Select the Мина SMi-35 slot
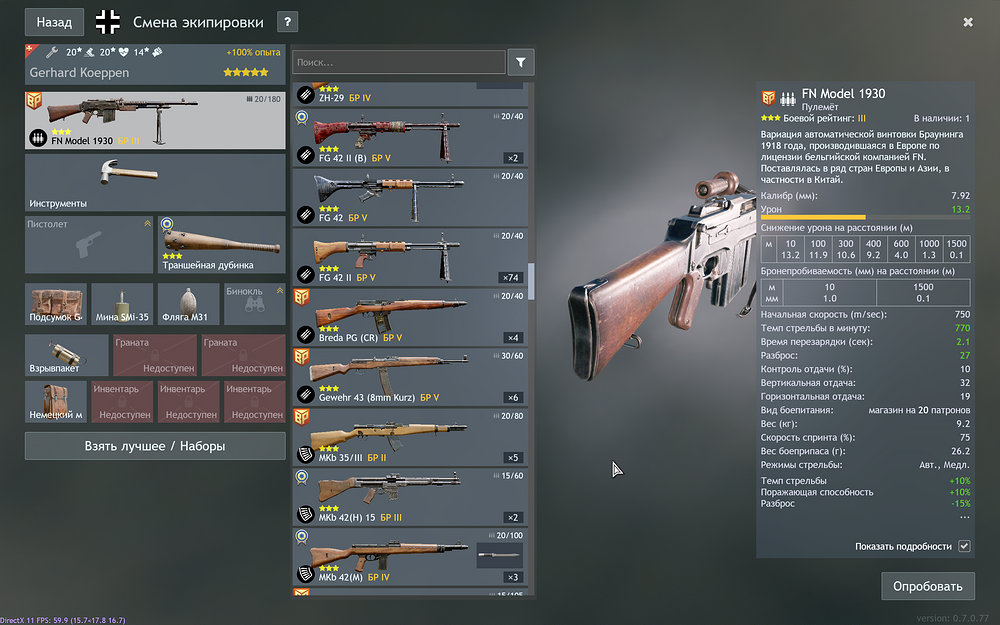The image size is (1000, 625). [122, 304]
